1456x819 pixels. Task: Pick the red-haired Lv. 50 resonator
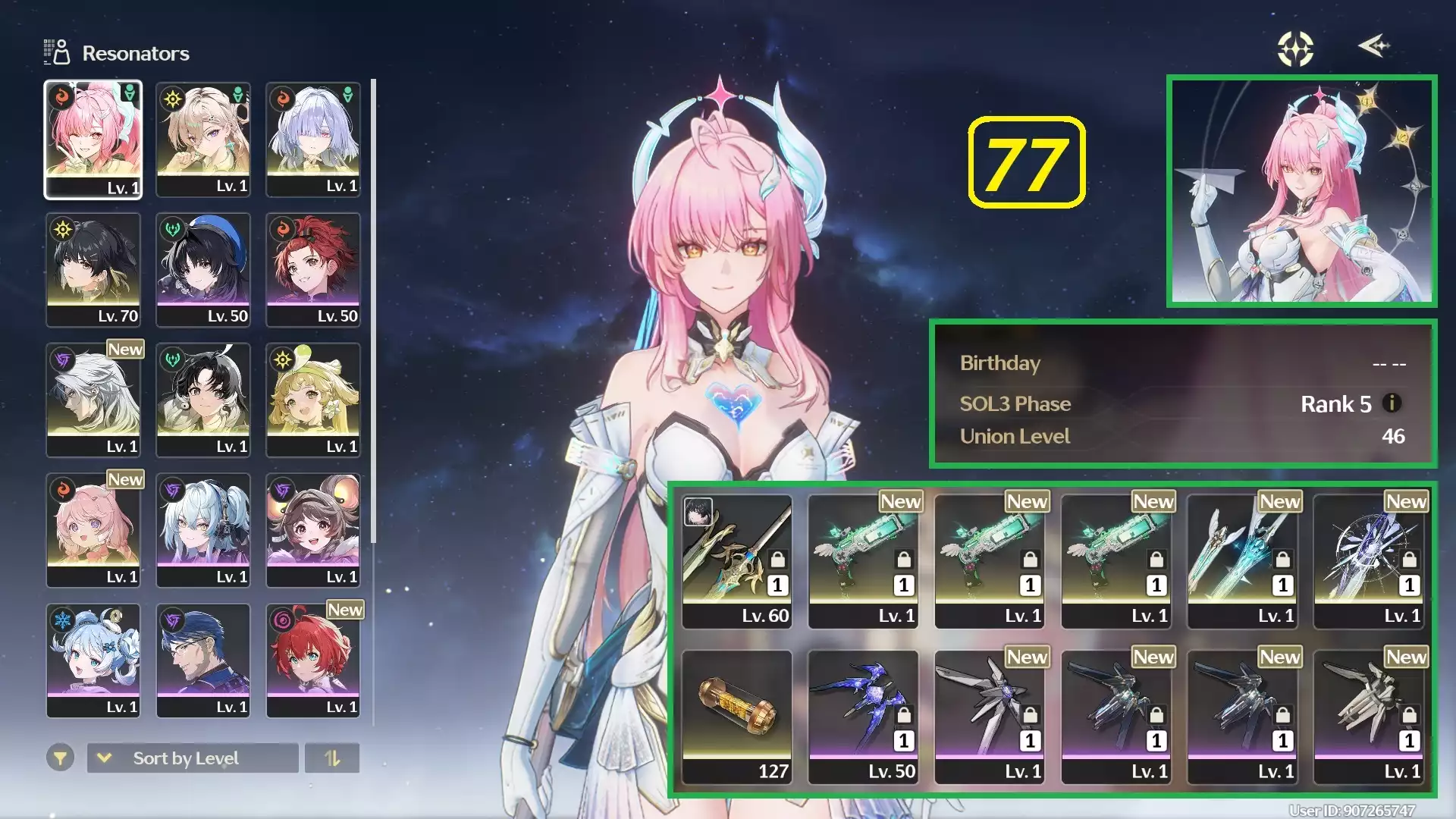[x=312, y=270]
